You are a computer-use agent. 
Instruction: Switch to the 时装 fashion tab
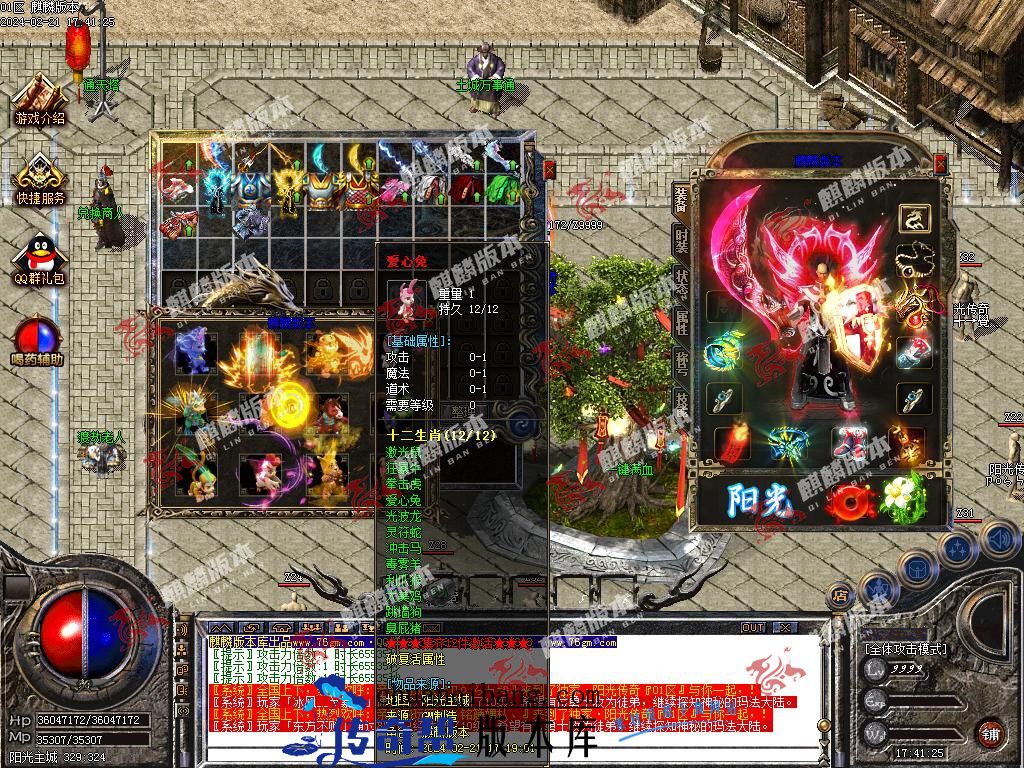point(681,240)
